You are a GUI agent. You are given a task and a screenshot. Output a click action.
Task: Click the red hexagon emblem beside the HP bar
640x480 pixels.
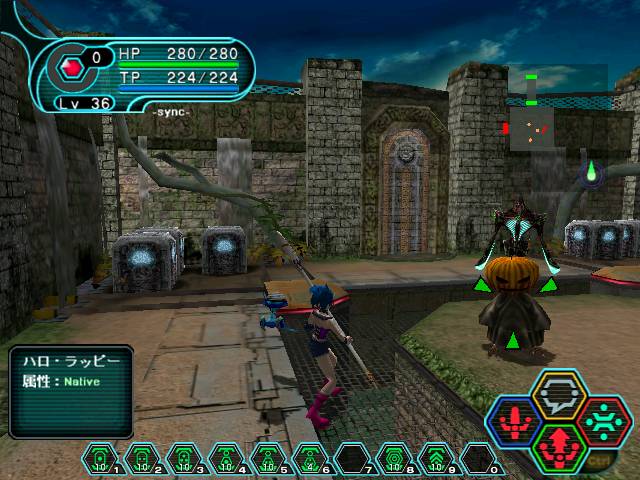72,69
